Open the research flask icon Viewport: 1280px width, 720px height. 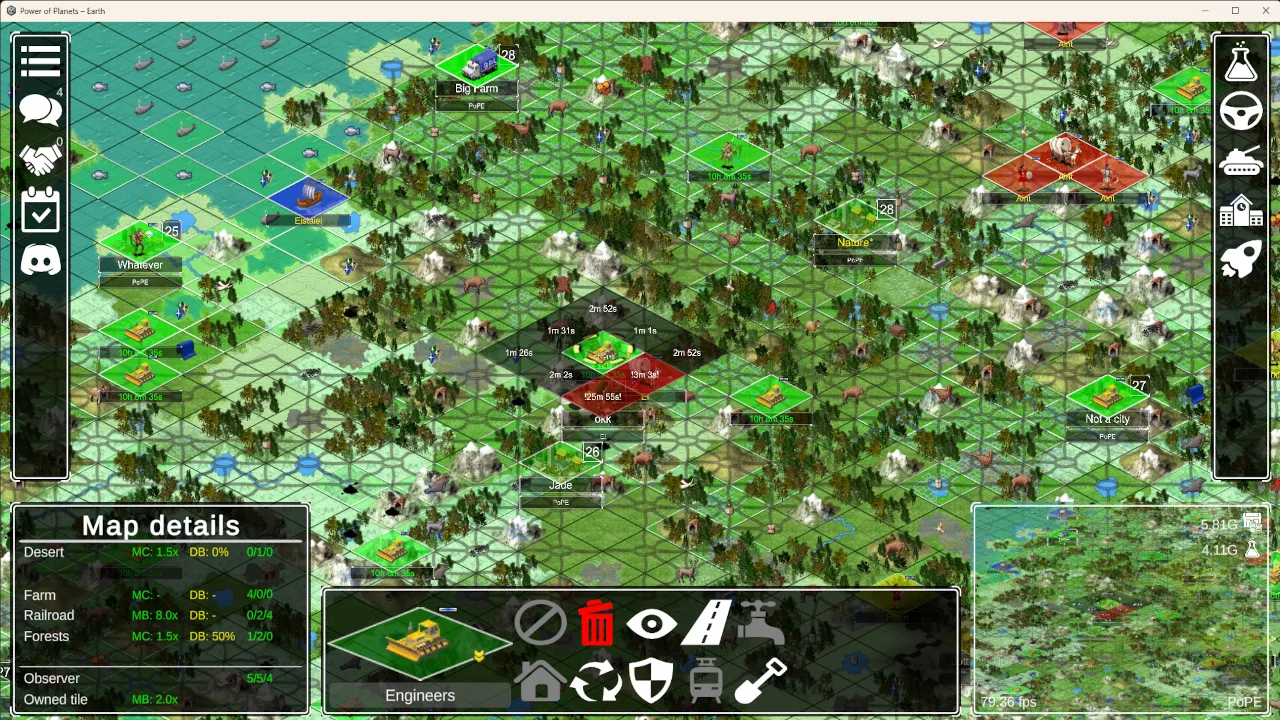pos(1241,61)
